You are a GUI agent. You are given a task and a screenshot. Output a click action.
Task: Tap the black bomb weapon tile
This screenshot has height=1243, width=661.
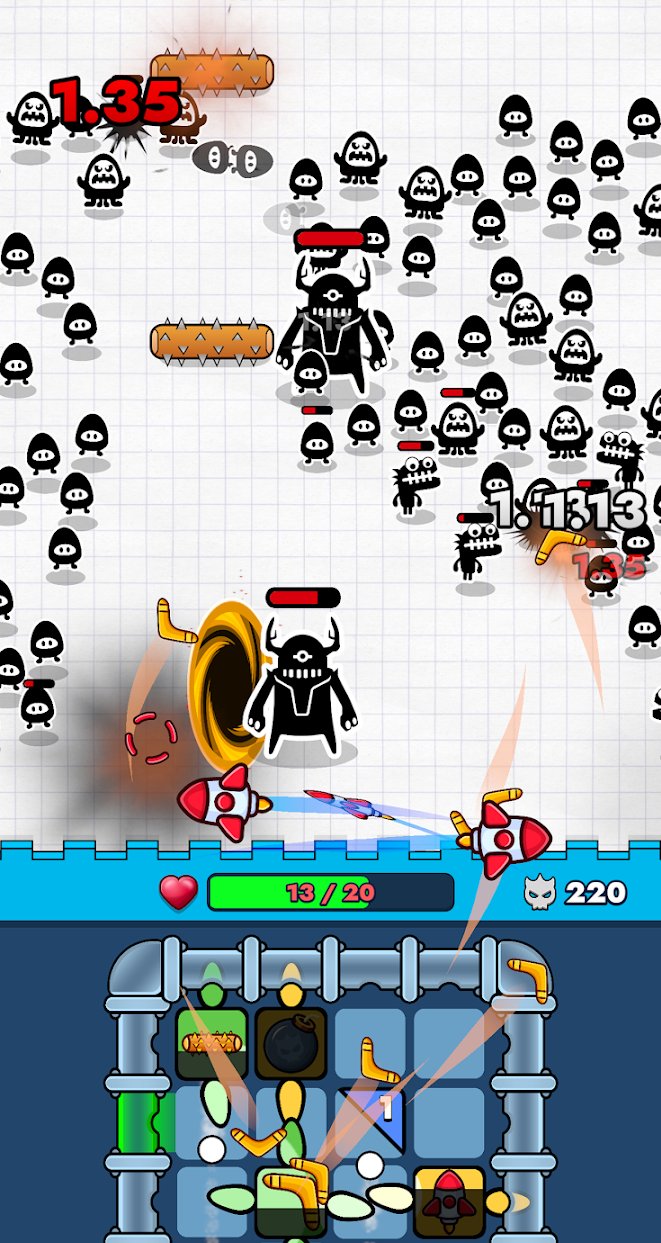291,1043
